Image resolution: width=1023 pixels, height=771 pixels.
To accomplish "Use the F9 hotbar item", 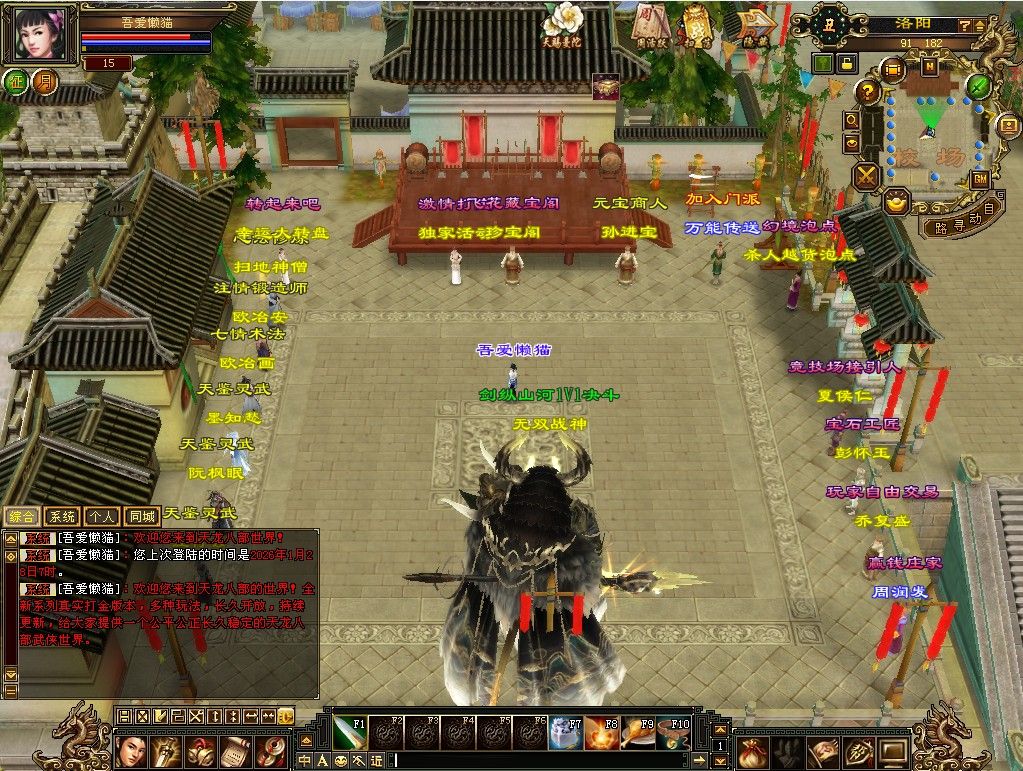I will 636,733.
